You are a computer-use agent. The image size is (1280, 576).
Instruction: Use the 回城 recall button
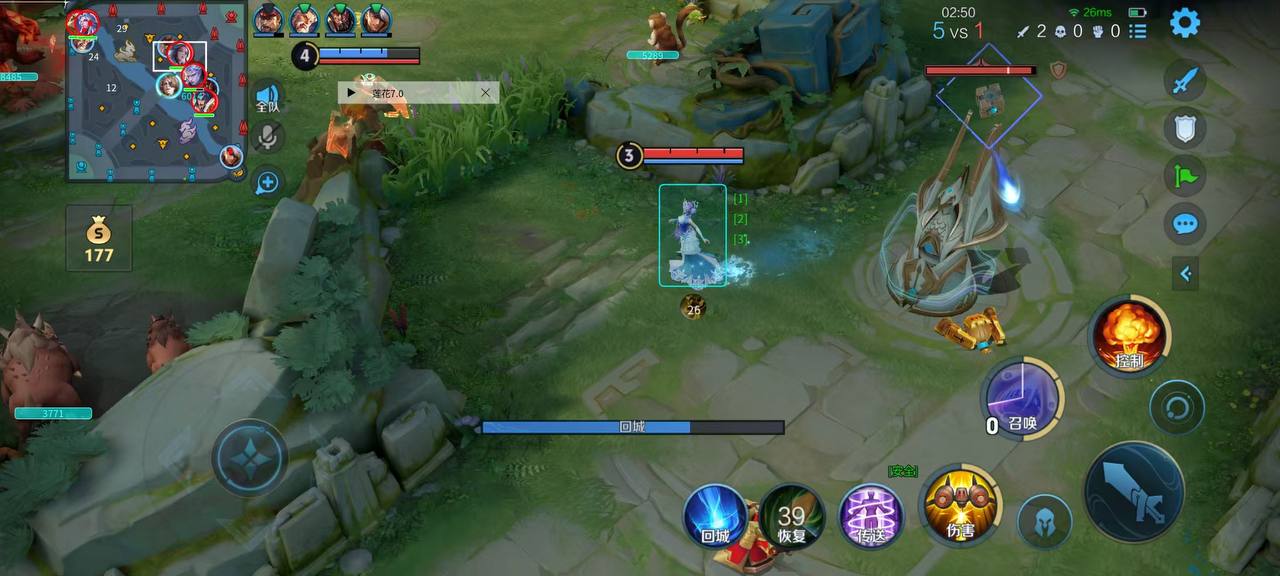click(716, 515)
